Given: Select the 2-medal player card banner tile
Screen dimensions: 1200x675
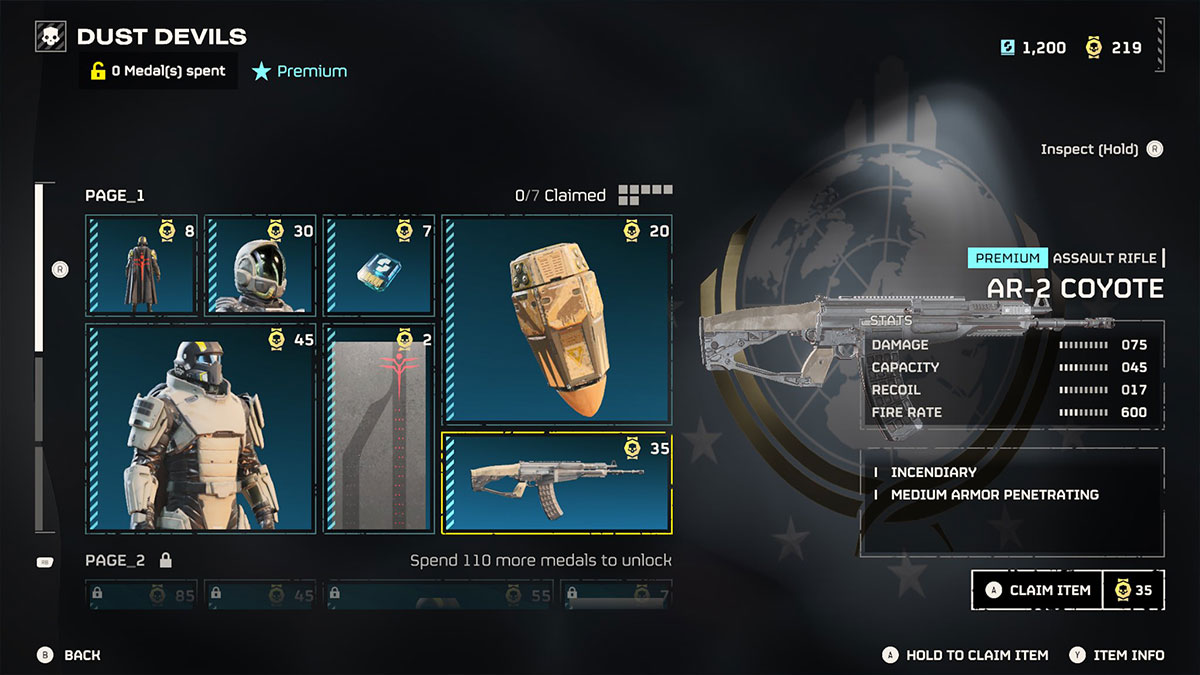Looking at the screenshot, I should coord(379,428).
